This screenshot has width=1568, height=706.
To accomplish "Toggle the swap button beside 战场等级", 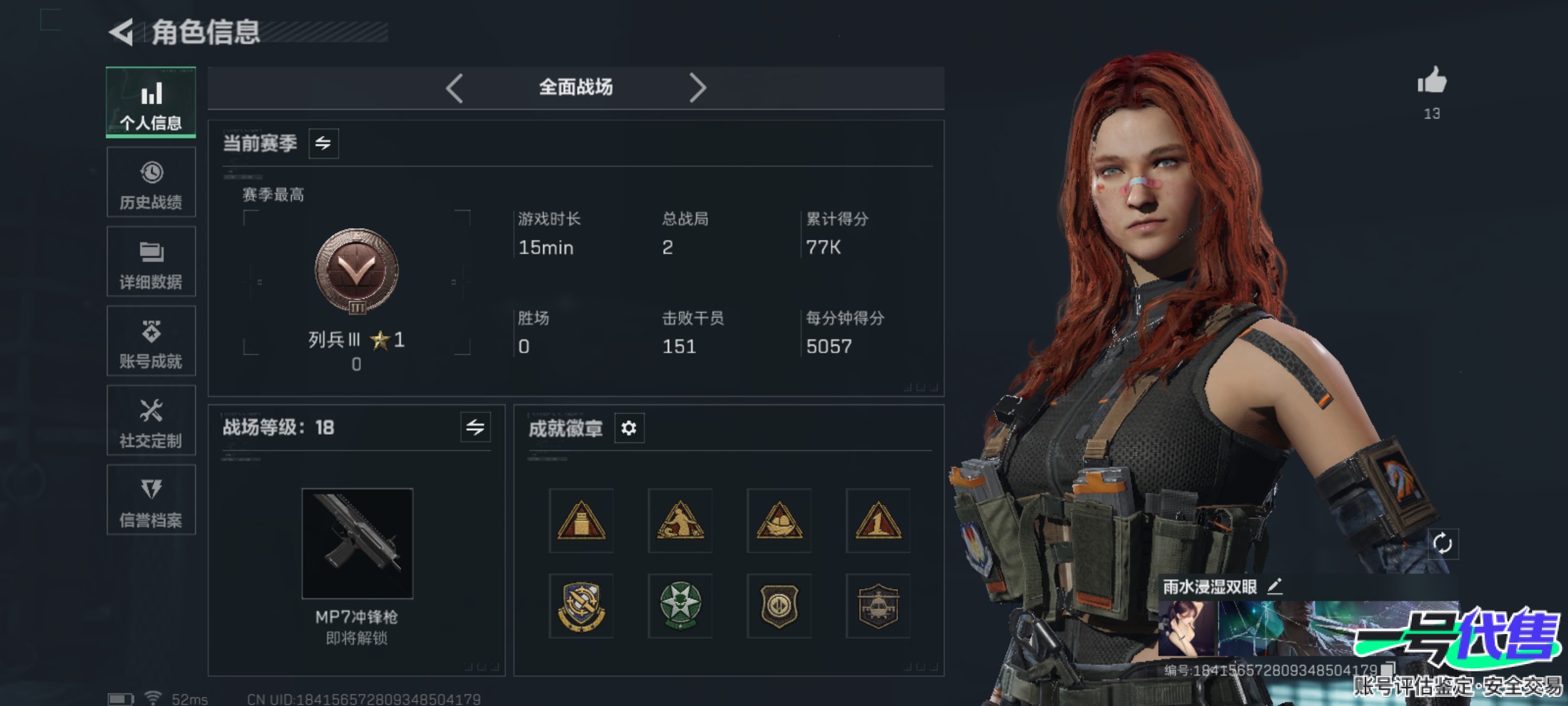I will pos(475,428).
